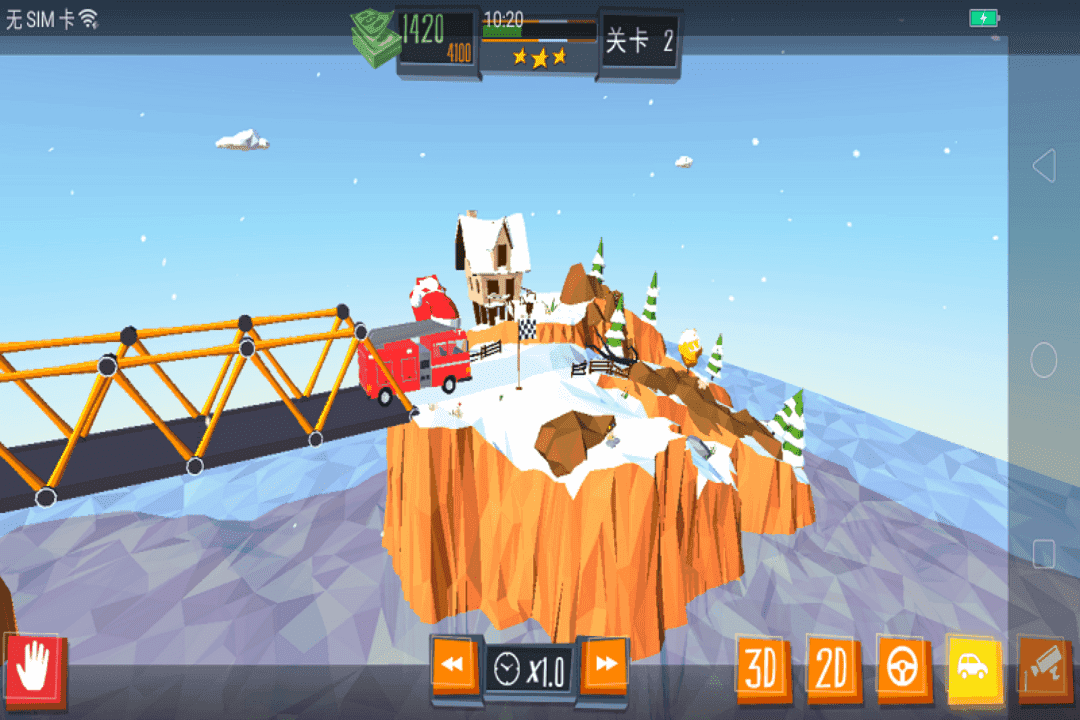Switch to 3D view
1080x720 pixels.
(x=762, y=668)
